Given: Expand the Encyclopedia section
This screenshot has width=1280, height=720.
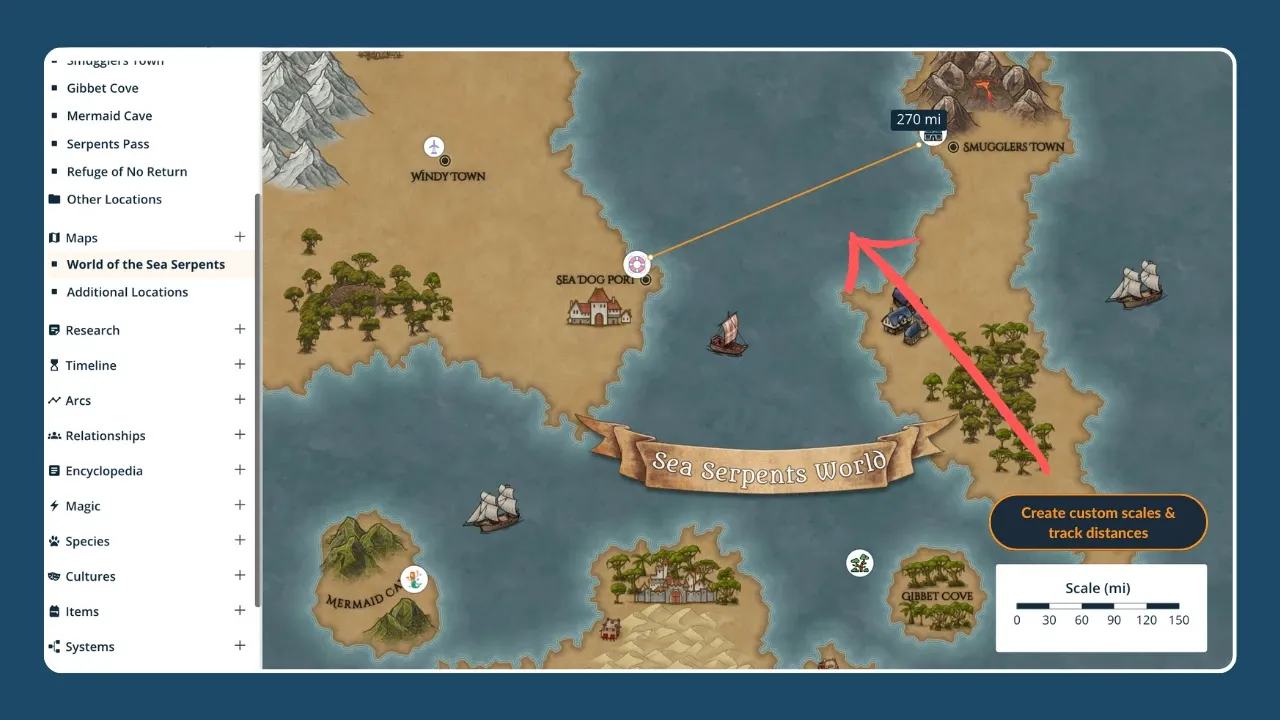Looking at the screenshot, I should tap(240, 470).
